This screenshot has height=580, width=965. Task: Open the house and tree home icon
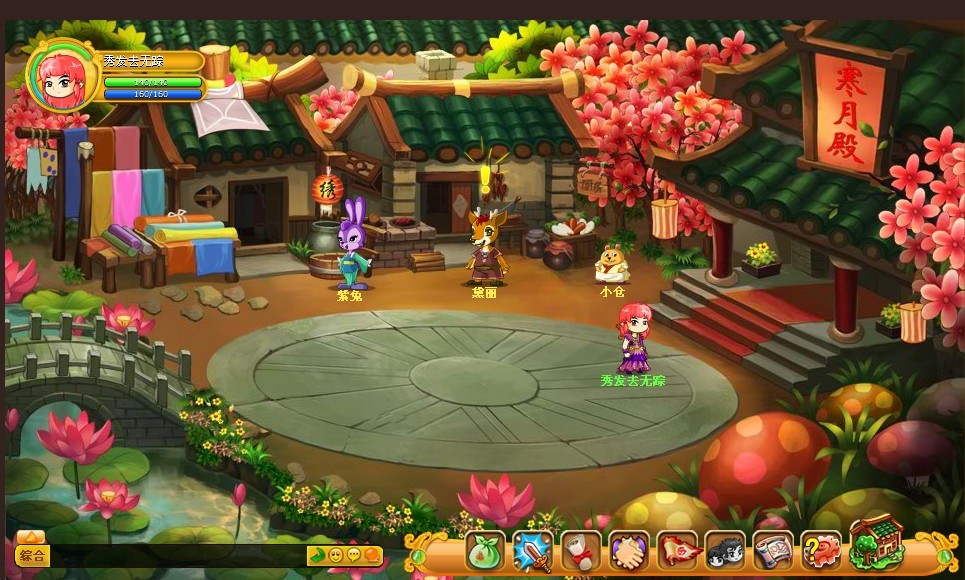point(876,545)
